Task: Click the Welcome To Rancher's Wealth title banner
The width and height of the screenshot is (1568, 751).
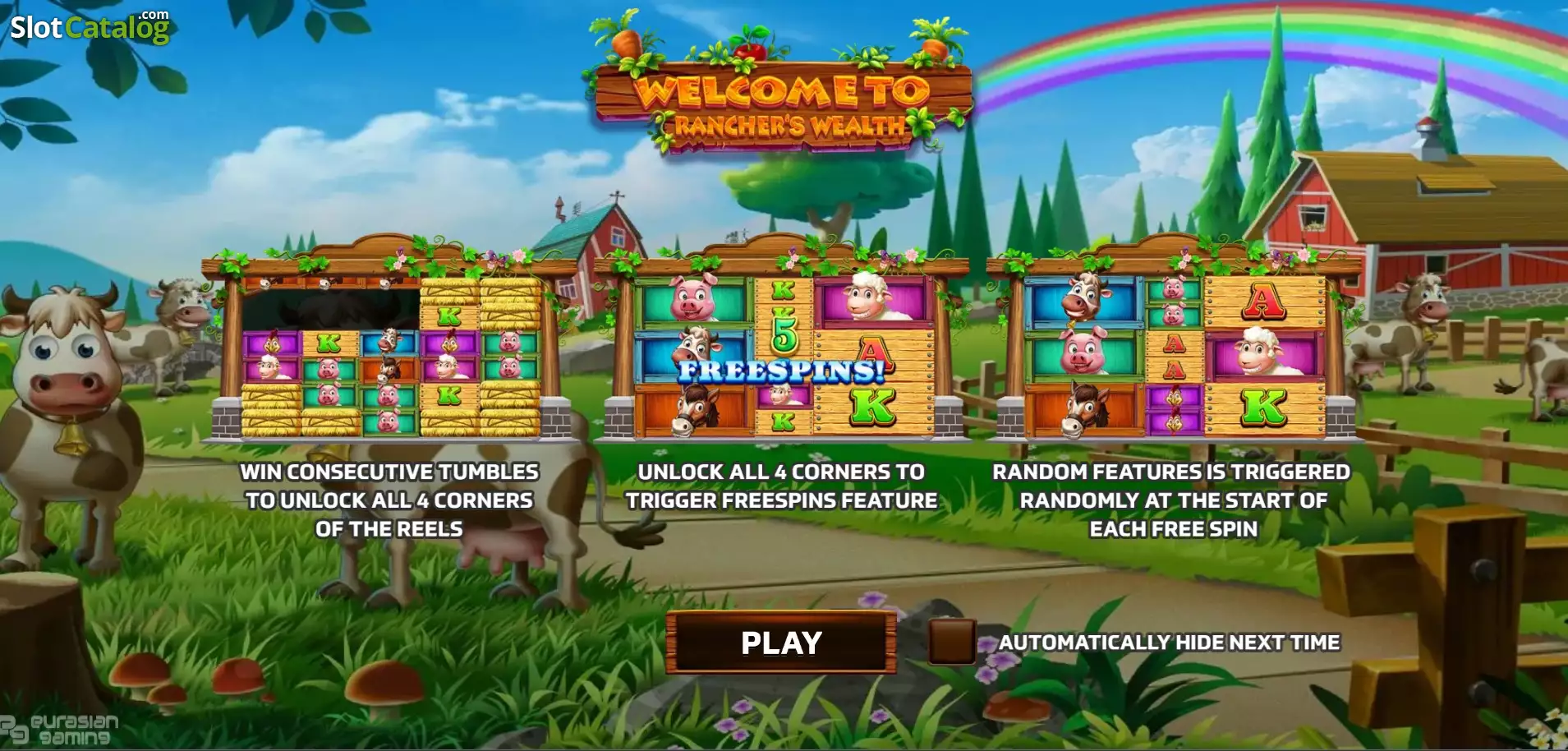Action: coord(780,99)
